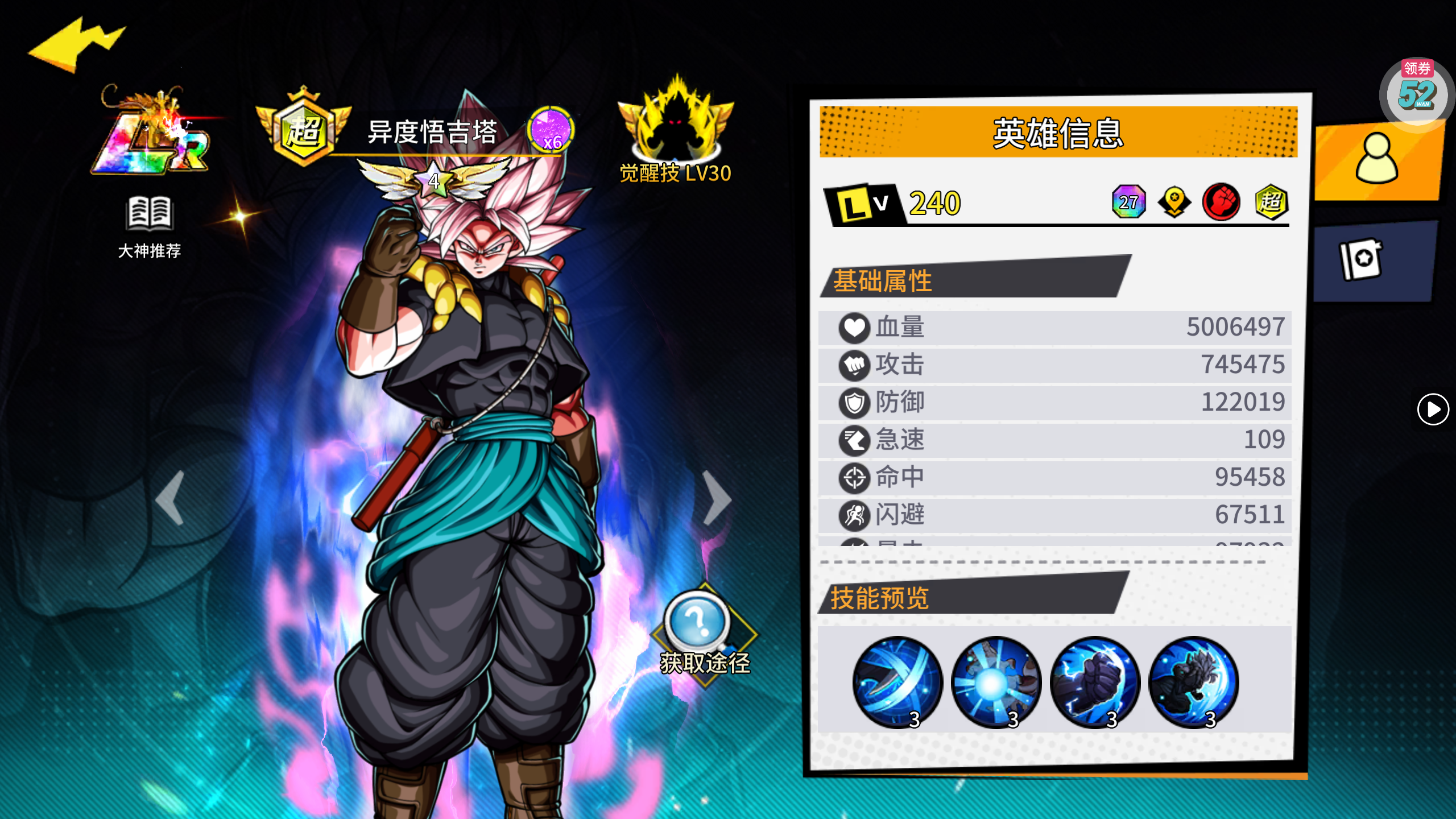
Task: Tap the rainbow 27 hexagon badge
Action: [1129, 202]
